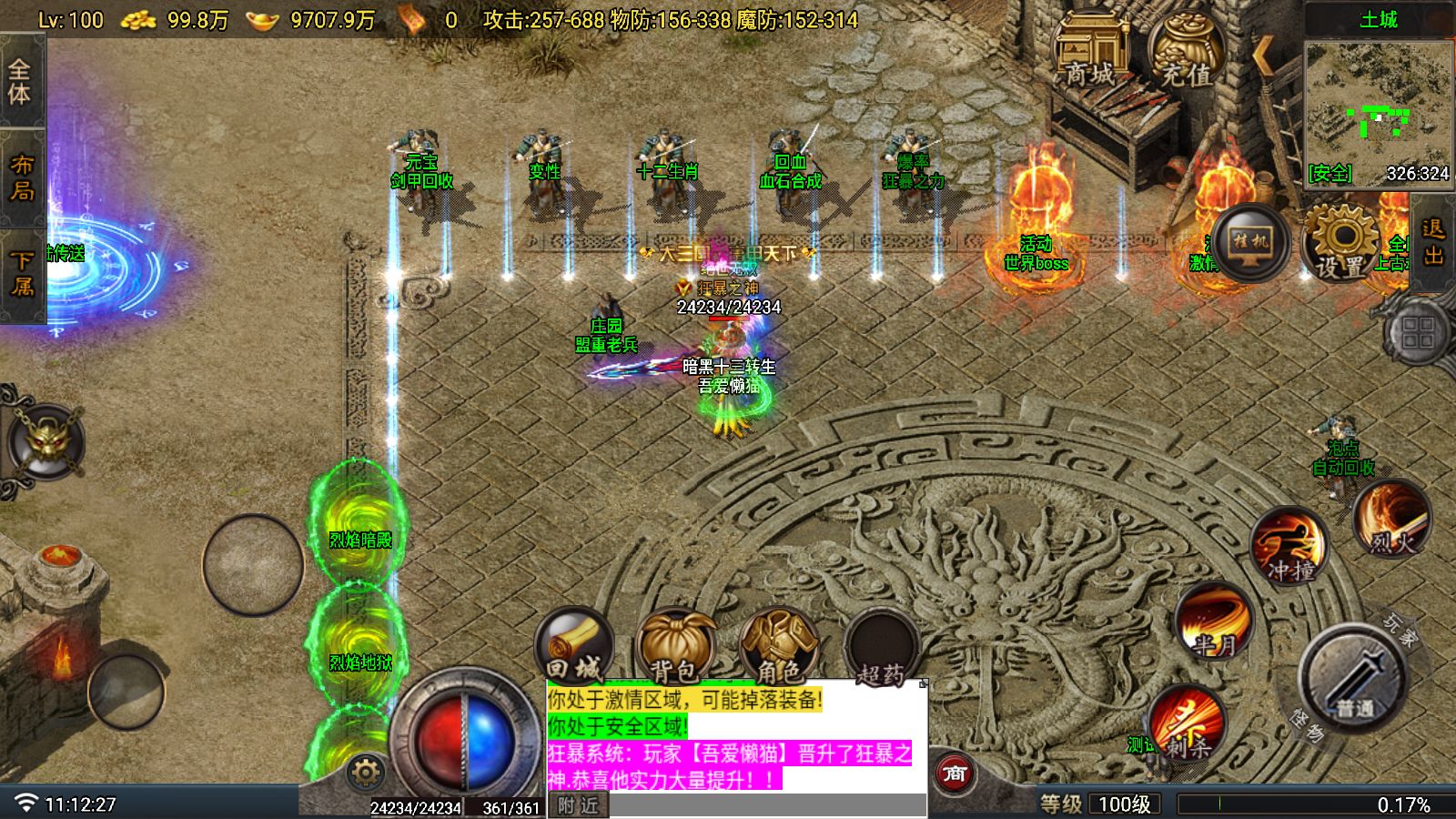Open the 商城 shop button
Screen dimensions: 1456x819
tap(1090, 53)
